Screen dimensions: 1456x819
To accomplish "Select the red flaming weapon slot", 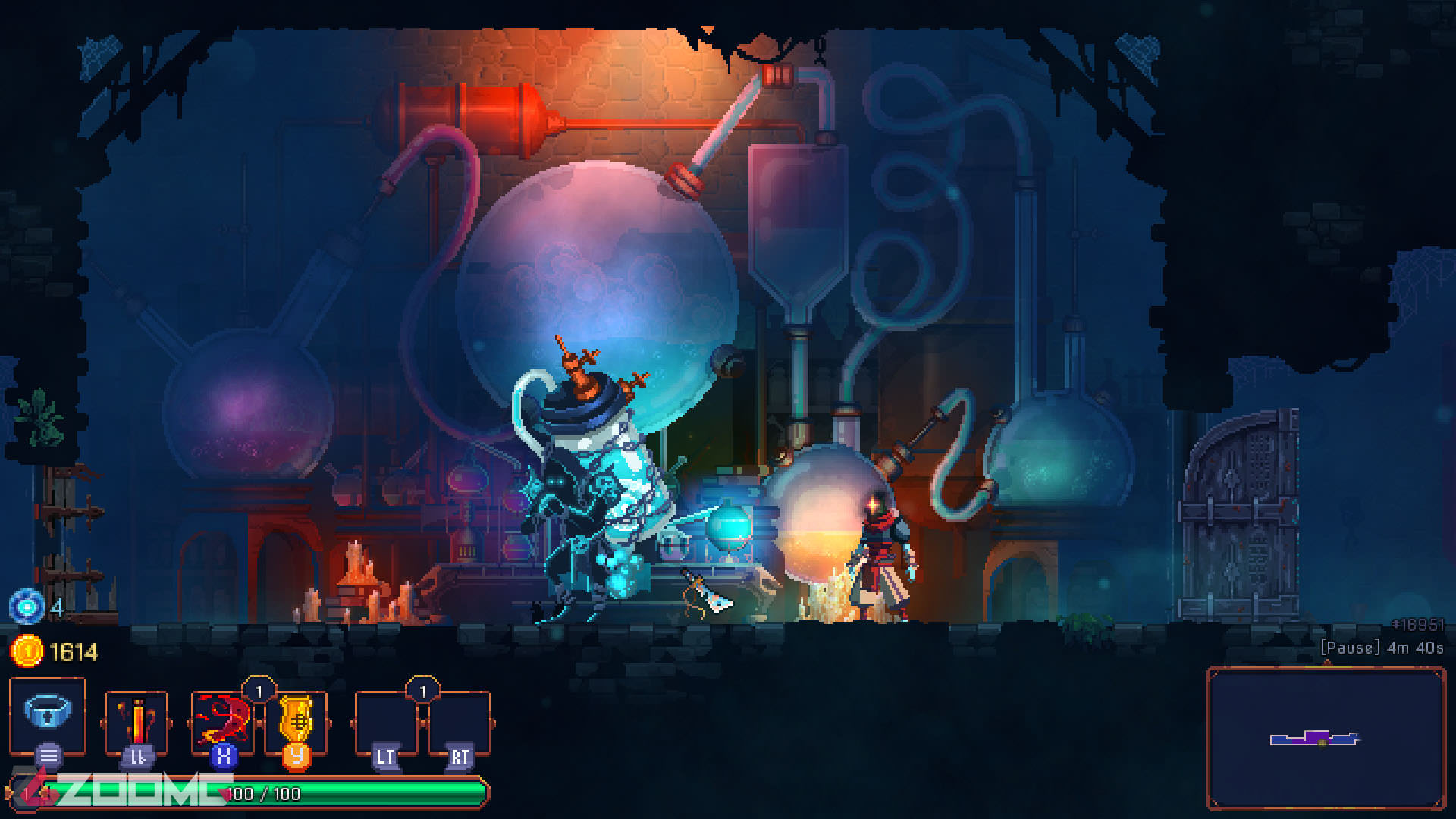I will point(222,721).
